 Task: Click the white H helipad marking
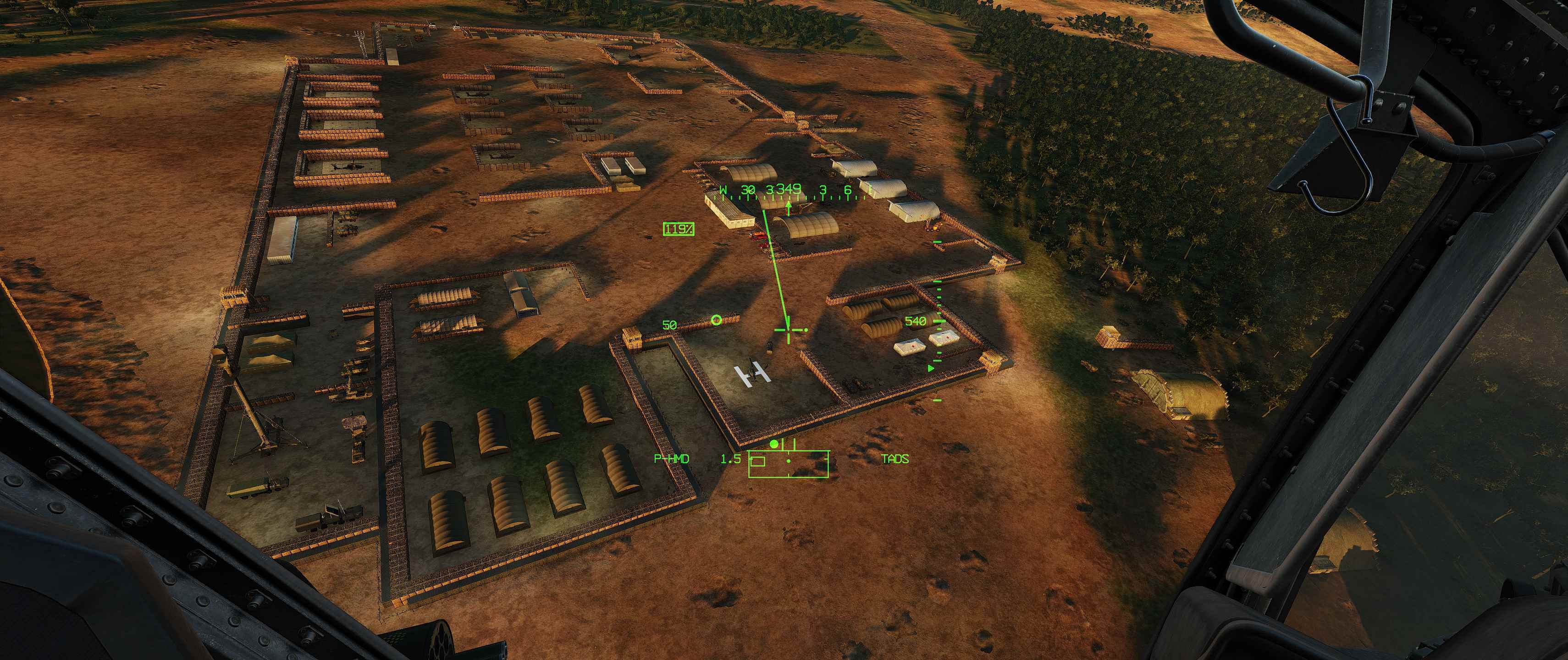752,372
